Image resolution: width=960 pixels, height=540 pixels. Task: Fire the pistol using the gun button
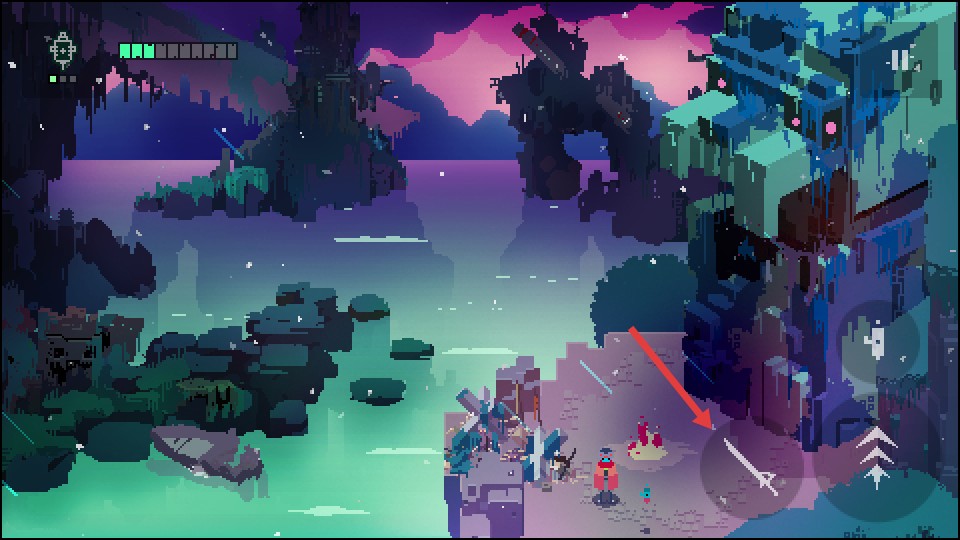(877, 342)
